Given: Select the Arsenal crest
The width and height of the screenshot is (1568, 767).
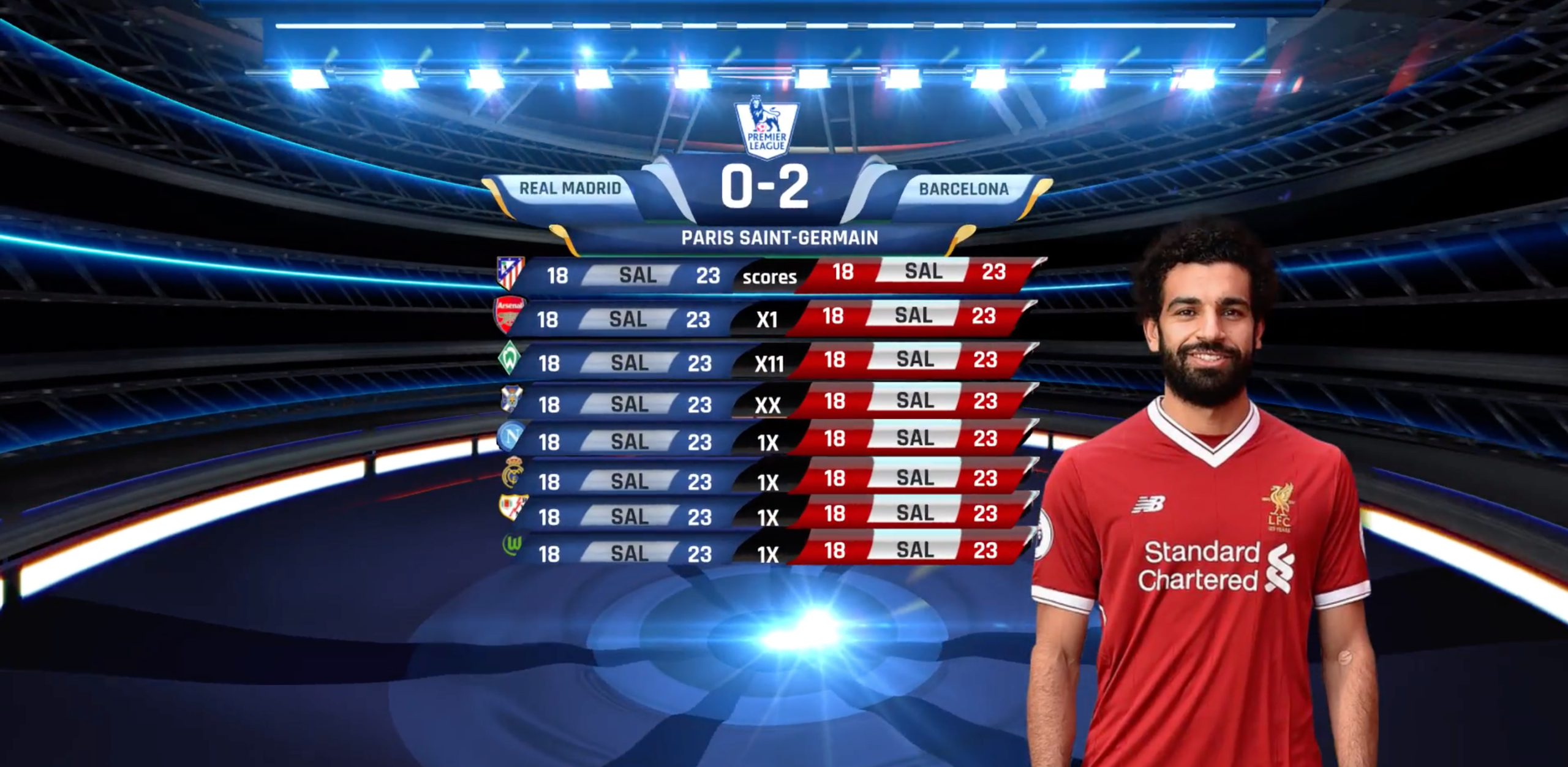Looking at the screenshot, I should click(510, 315).
